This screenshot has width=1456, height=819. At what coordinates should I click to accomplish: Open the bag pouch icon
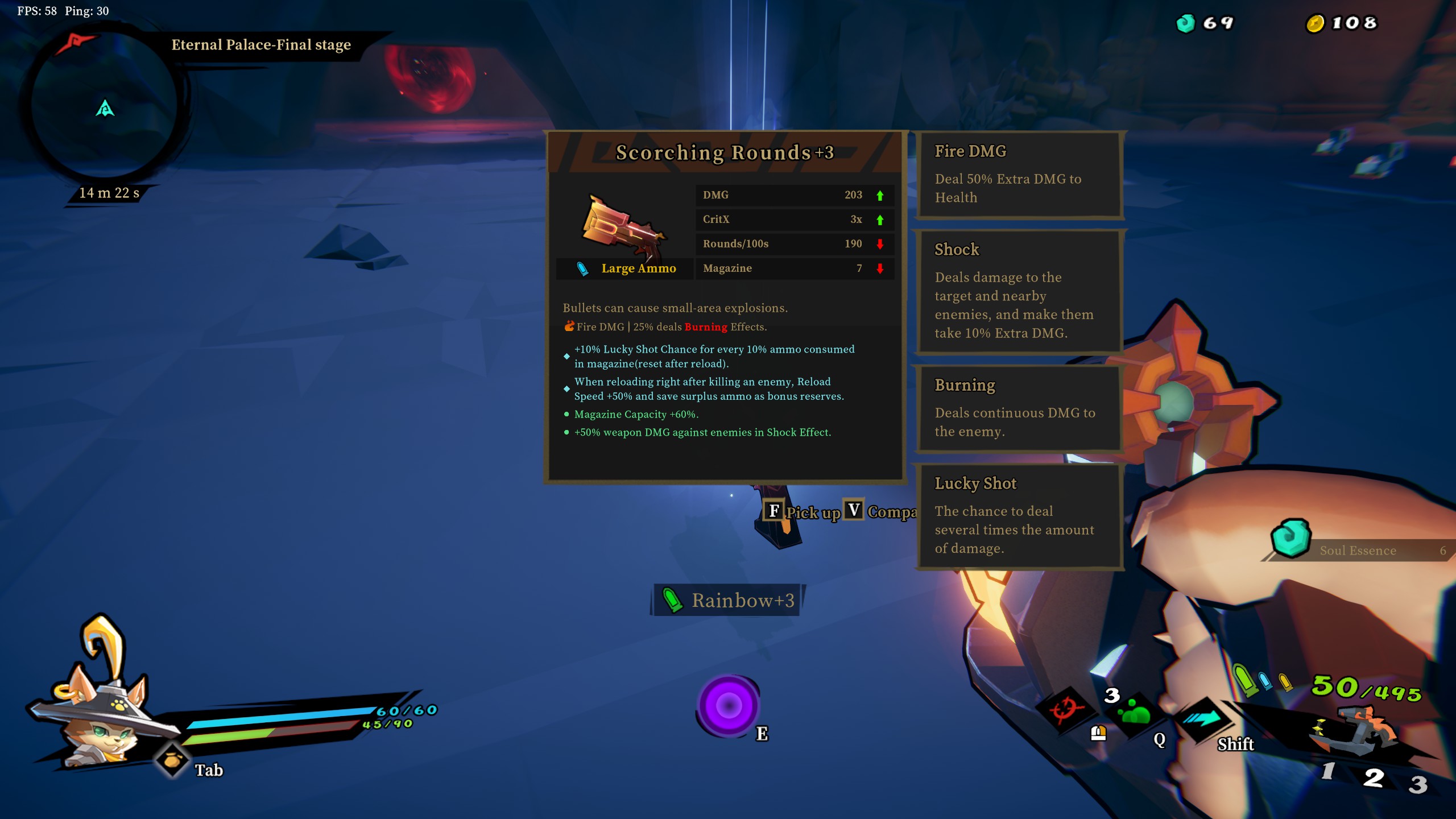click(172, 760)
